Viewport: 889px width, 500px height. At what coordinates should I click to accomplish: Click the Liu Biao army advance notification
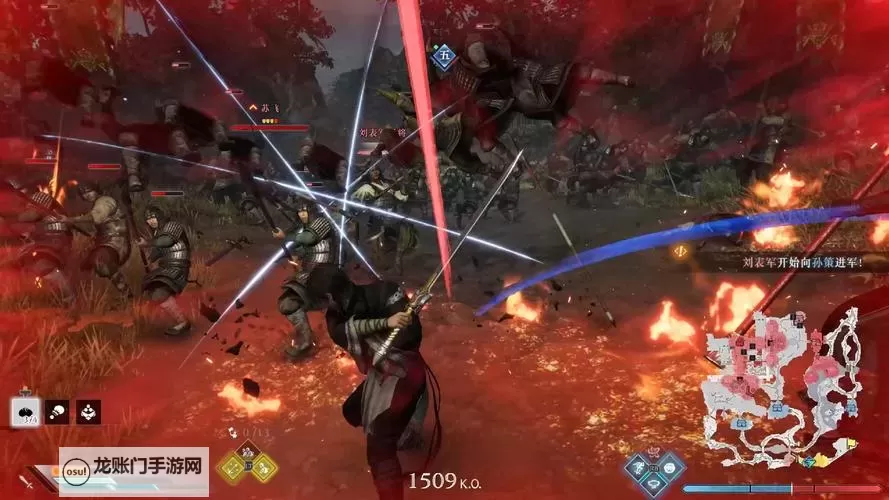point(778,261)
